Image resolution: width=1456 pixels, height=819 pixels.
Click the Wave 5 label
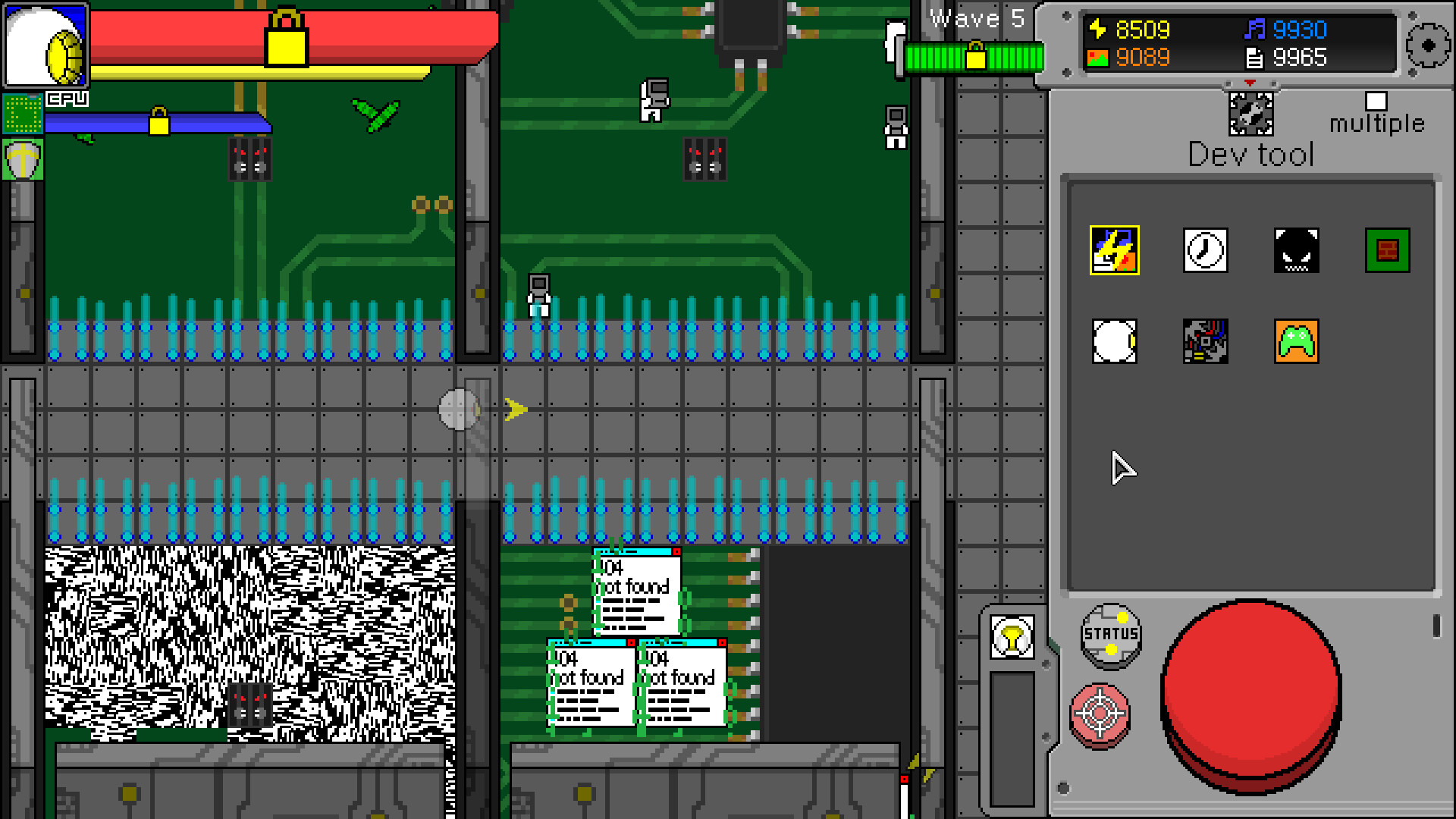click(x=977, y=19)
